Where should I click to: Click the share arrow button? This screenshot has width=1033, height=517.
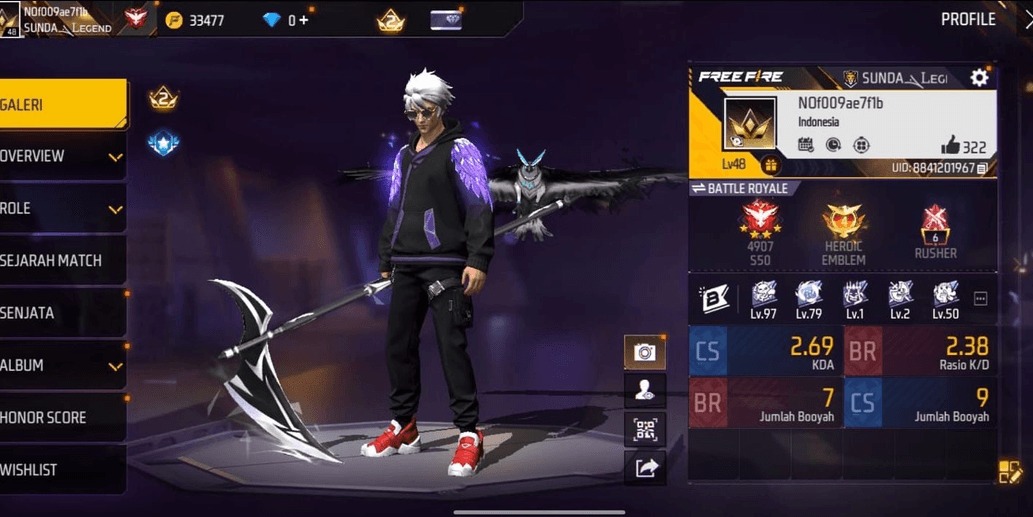[645, 467]
